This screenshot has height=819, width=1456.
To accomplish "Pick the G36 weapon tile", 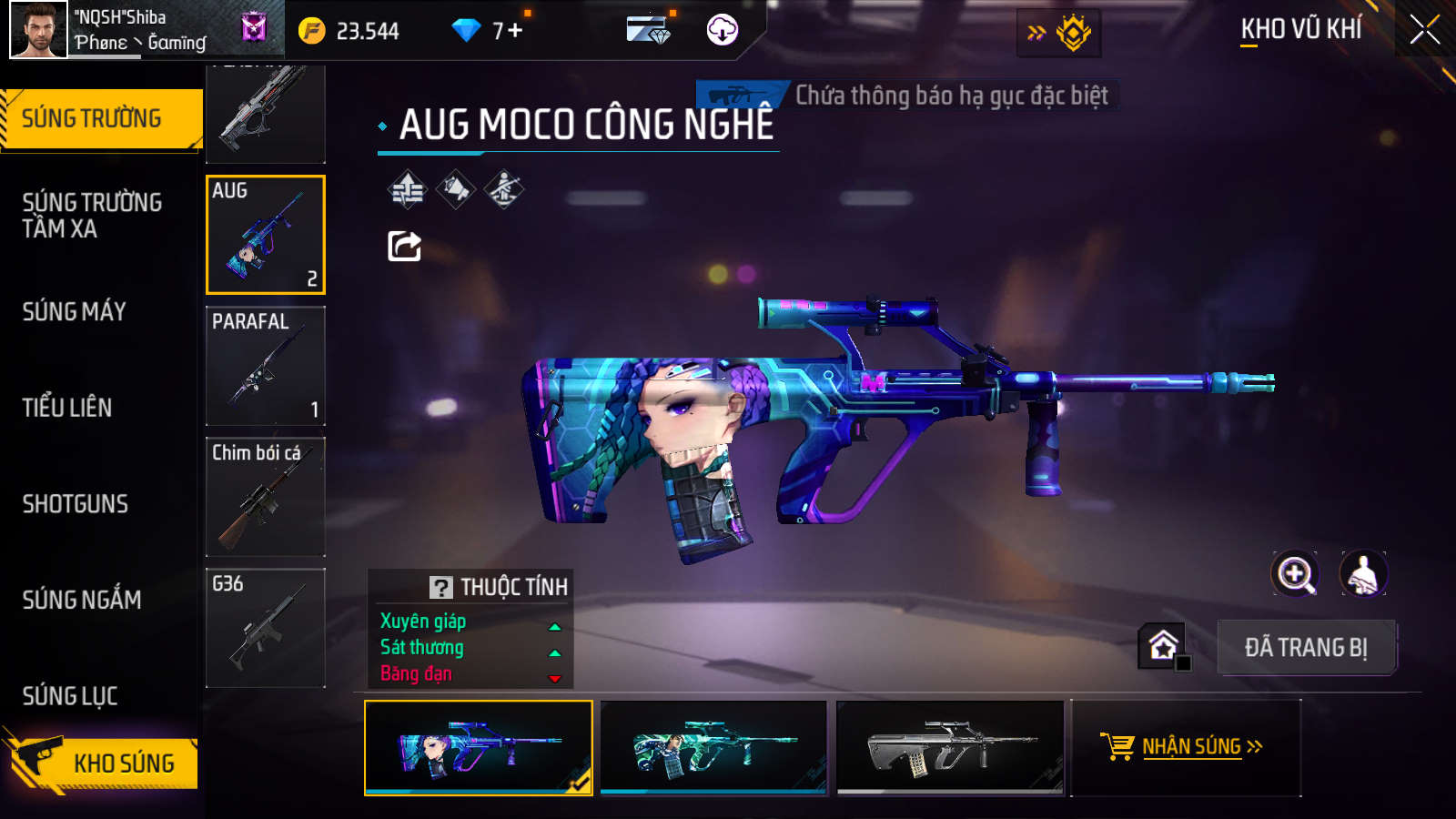I will click(266, 628).
